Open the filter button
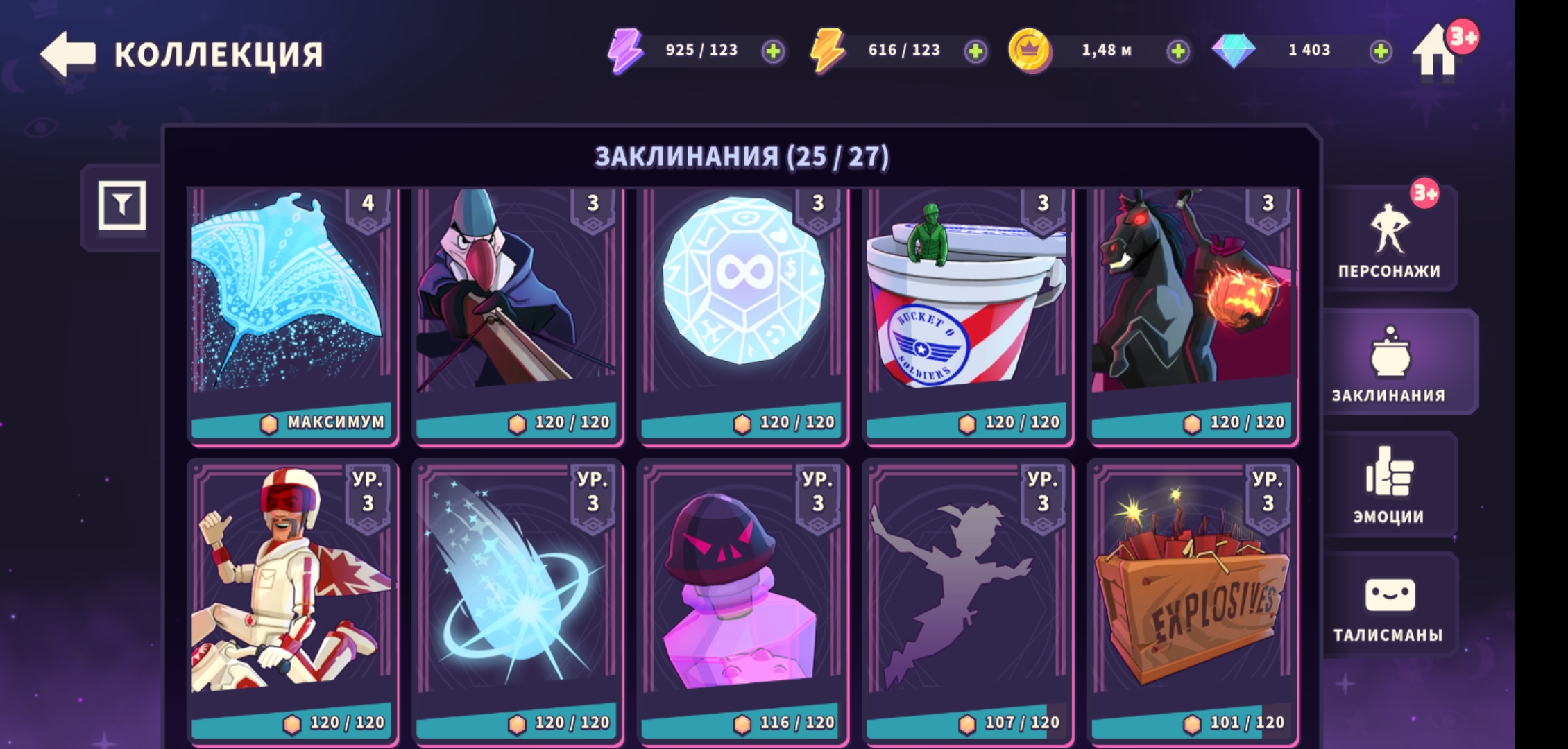 click(122, 205)
